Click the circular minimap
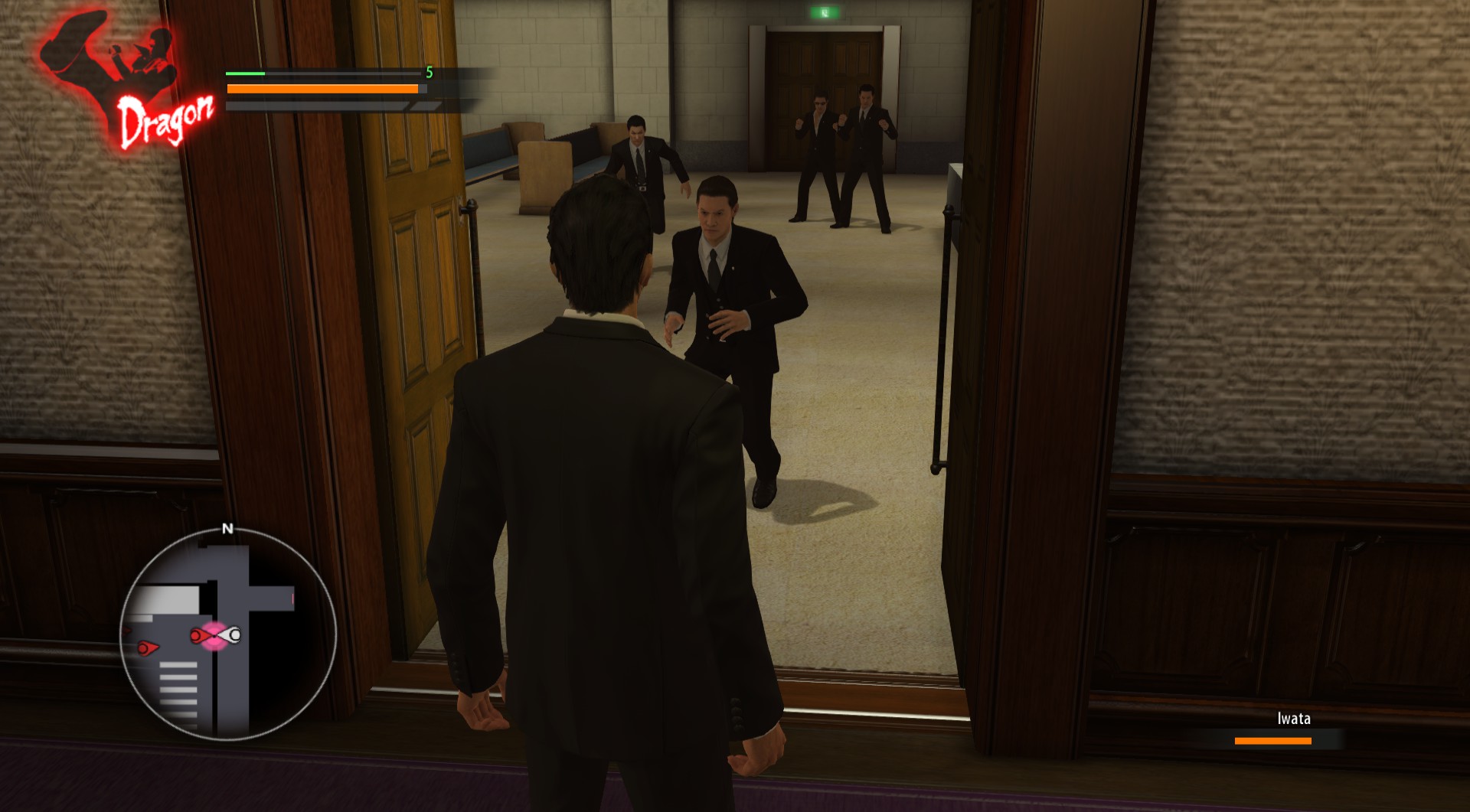 click(227, 633)
